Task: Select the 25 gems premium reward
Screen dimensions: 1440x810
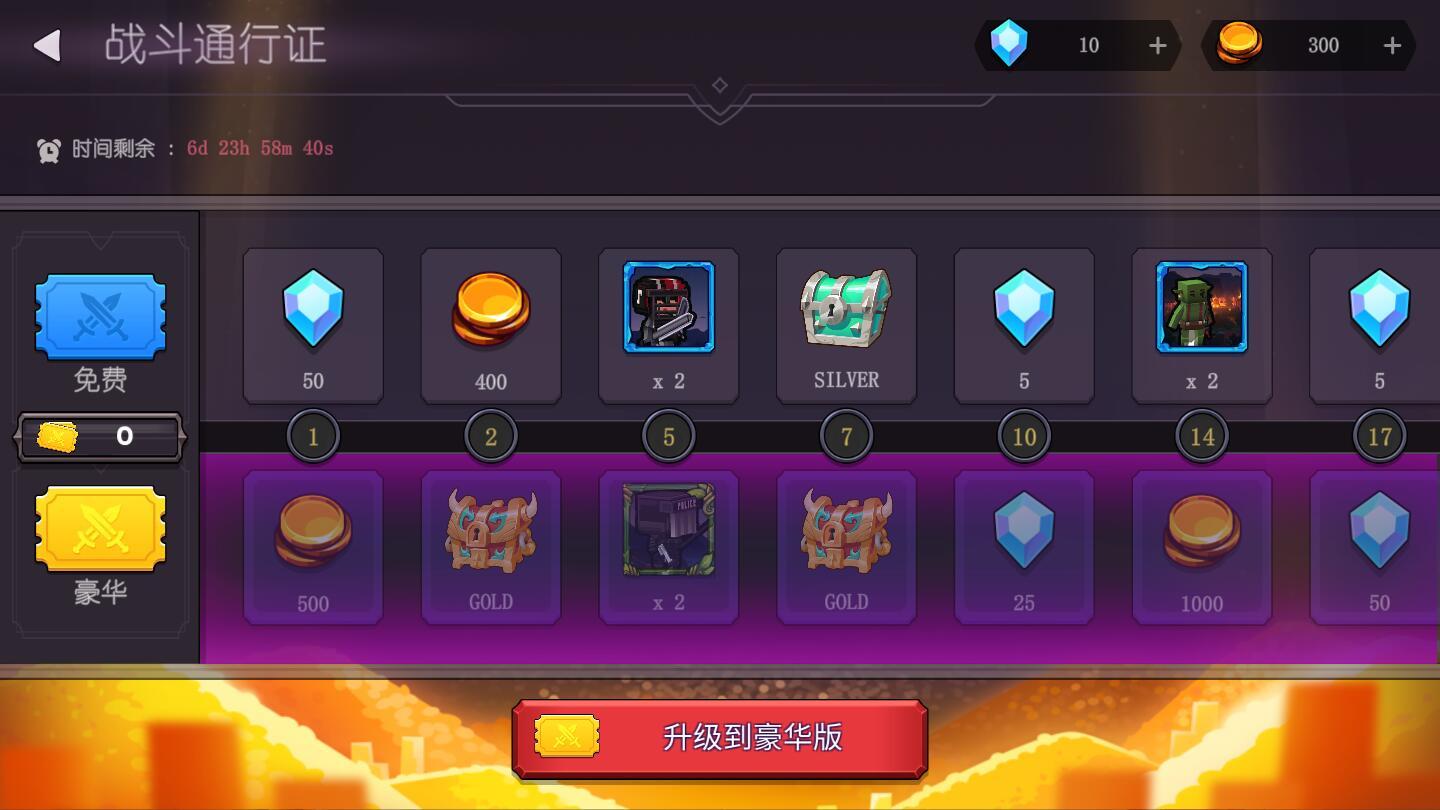Action: click(1023, 547)
